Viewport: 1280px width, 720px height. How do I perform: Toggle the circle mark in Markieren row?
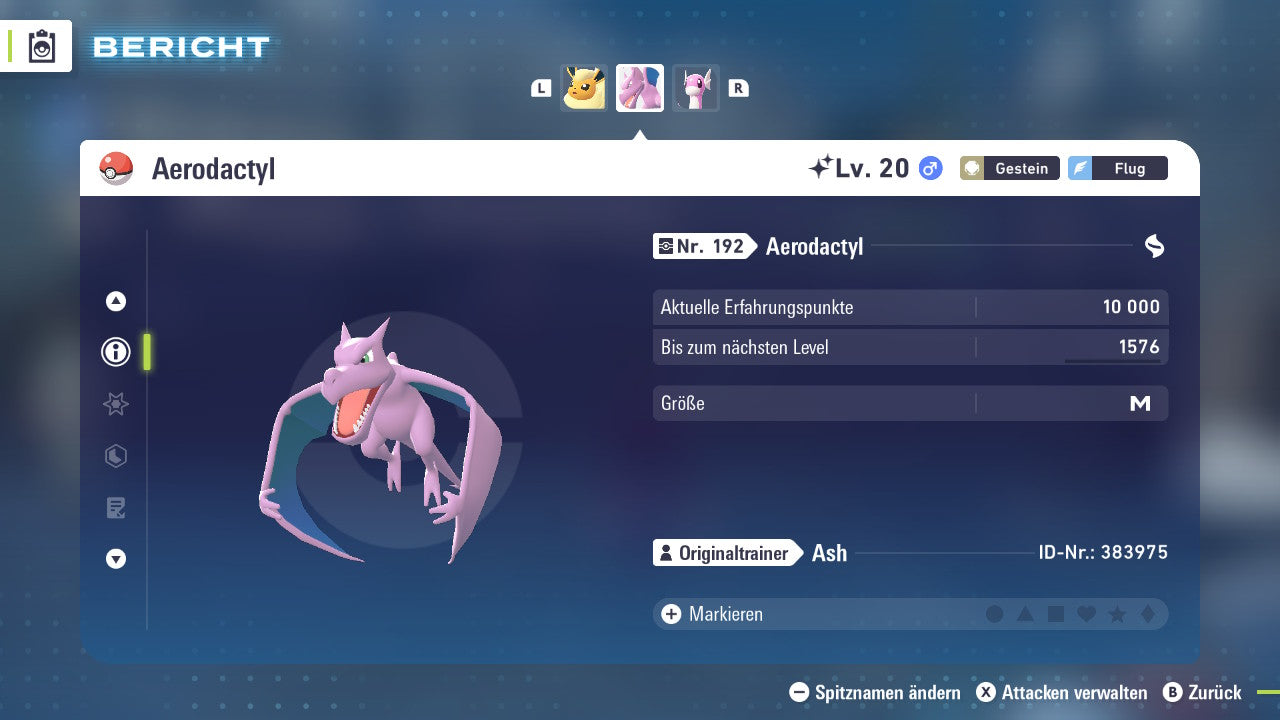[995, 614]
